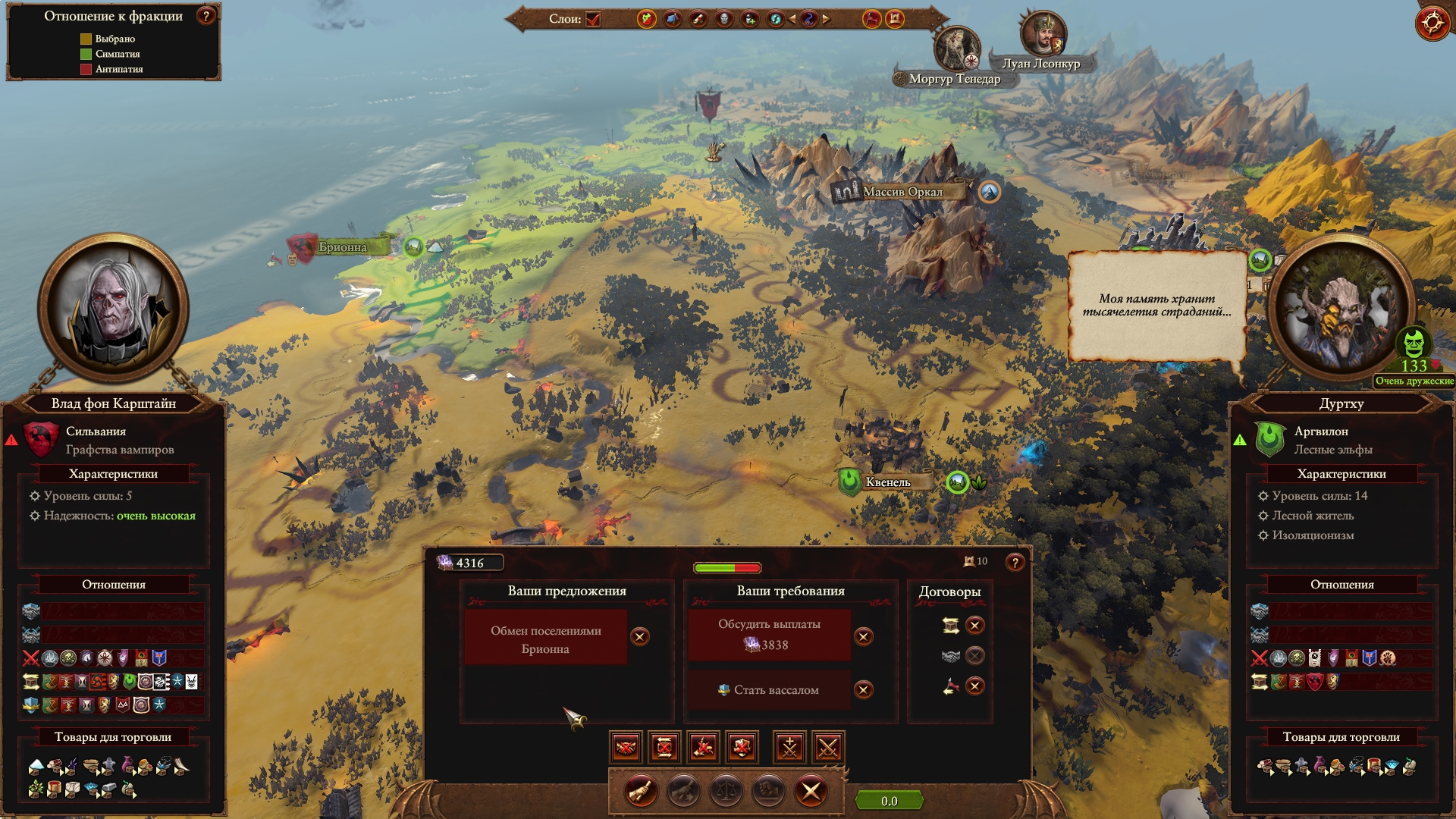Image resolution: width=1456 pixels, height=819 pixels.
Task: Select the Обмен поселениями Брионна offer entry
Action: click(x=545, y=639)
